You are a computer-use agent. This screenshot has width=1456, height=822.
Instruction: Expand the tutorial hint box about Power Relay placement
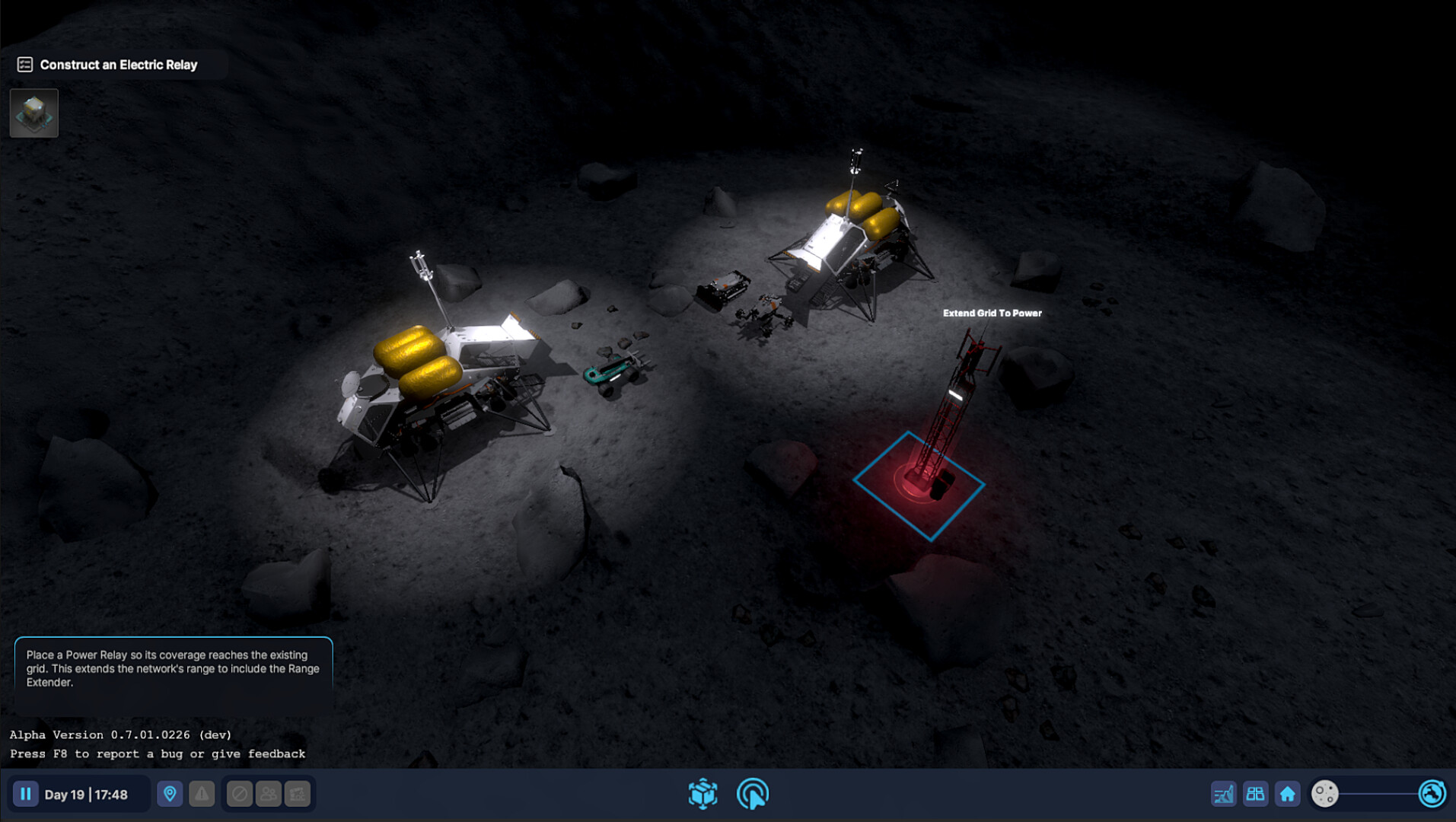[x=173, y=669]
